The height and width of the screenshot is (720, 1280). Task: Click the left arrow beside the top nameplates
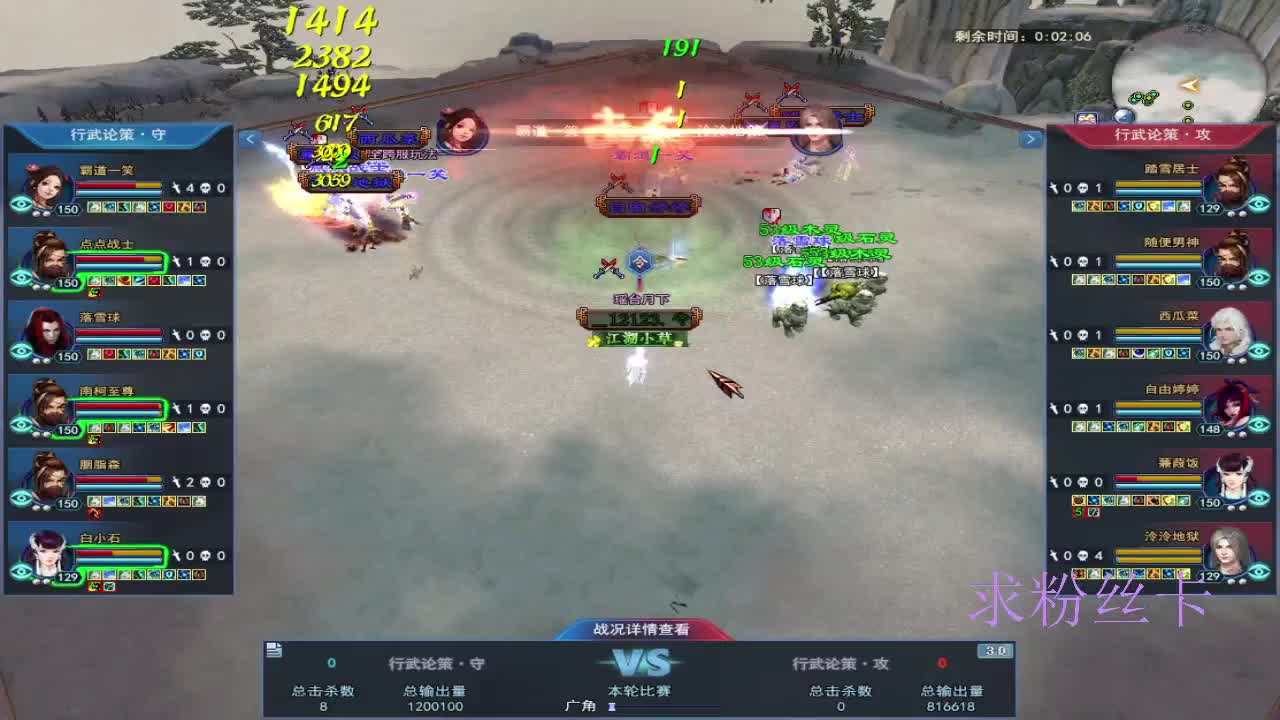point(250,139)
